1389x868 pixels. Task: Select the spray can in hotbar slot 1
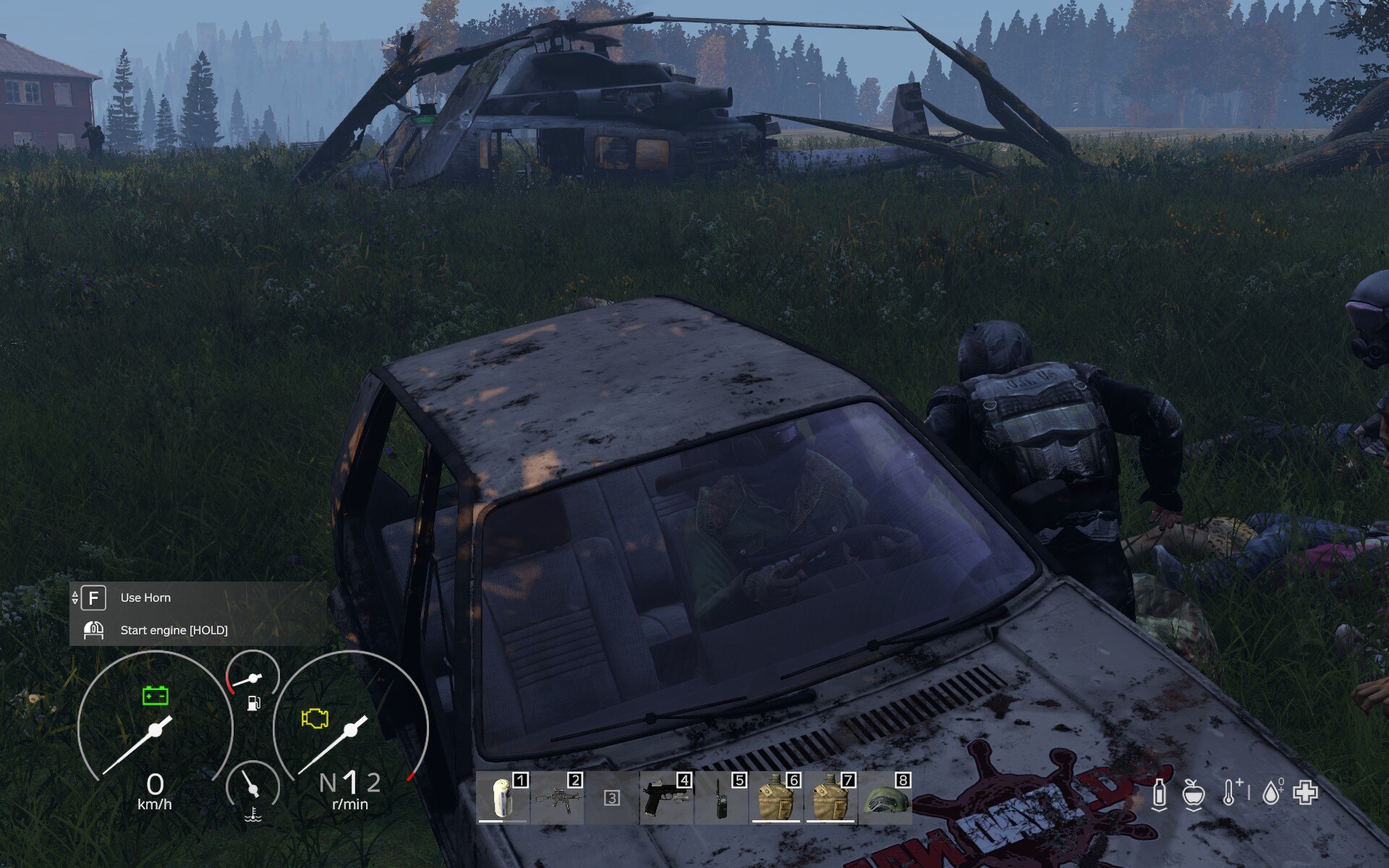pos(503,798)
